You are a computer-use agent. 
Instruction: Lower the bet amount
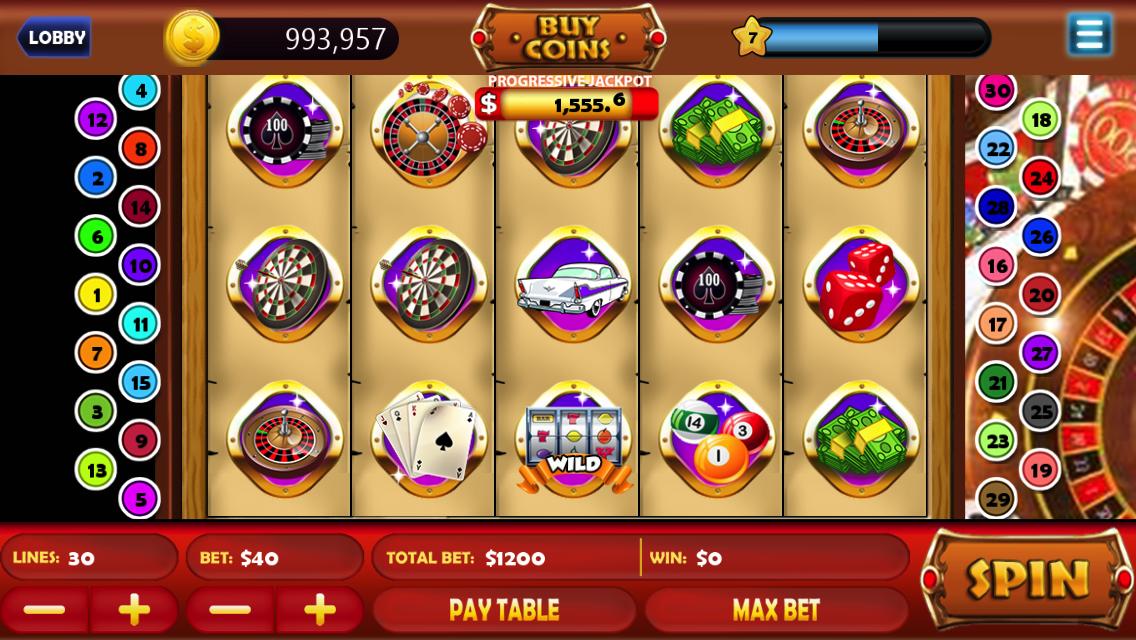230,609
